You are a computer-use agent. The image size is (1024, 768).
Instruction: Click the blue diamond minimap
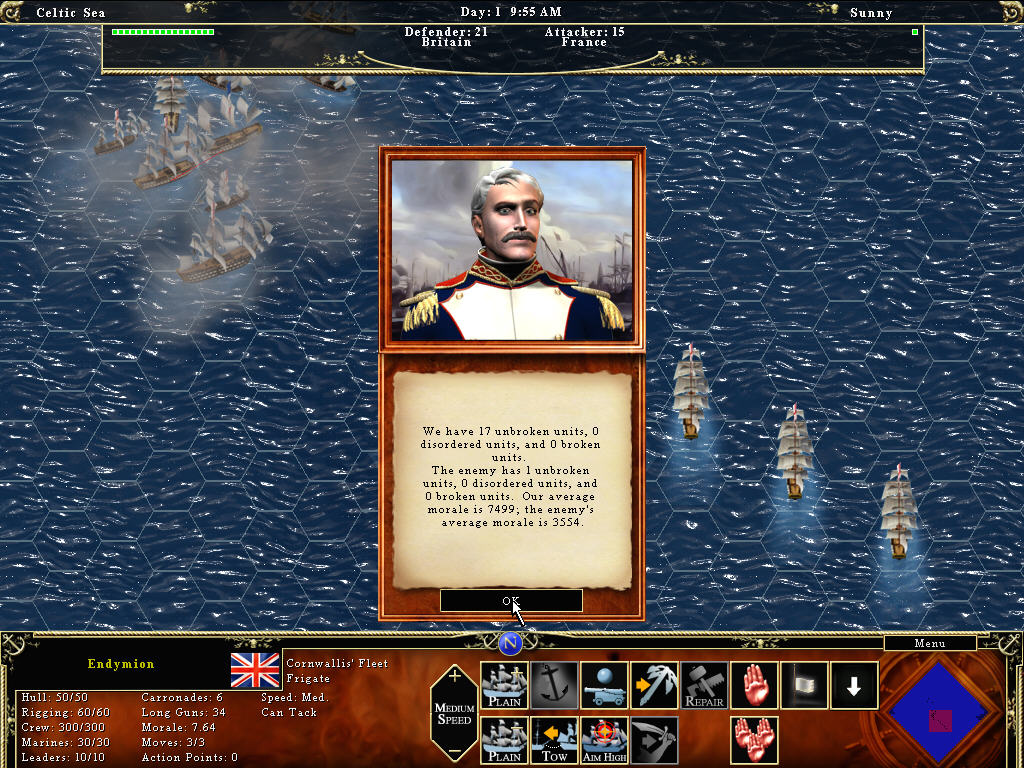coord(940,710)
